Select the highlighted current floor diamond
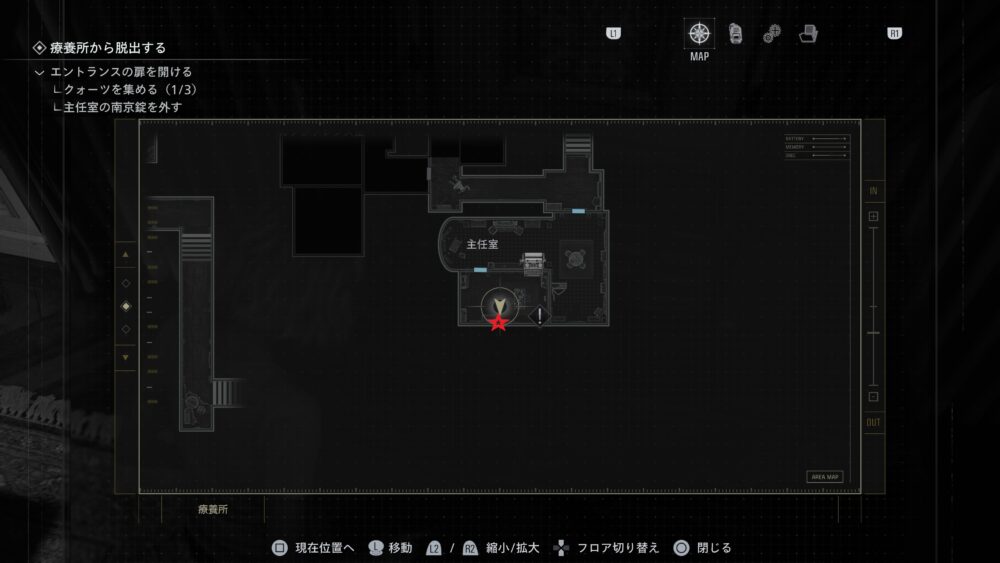 point(125,306)
